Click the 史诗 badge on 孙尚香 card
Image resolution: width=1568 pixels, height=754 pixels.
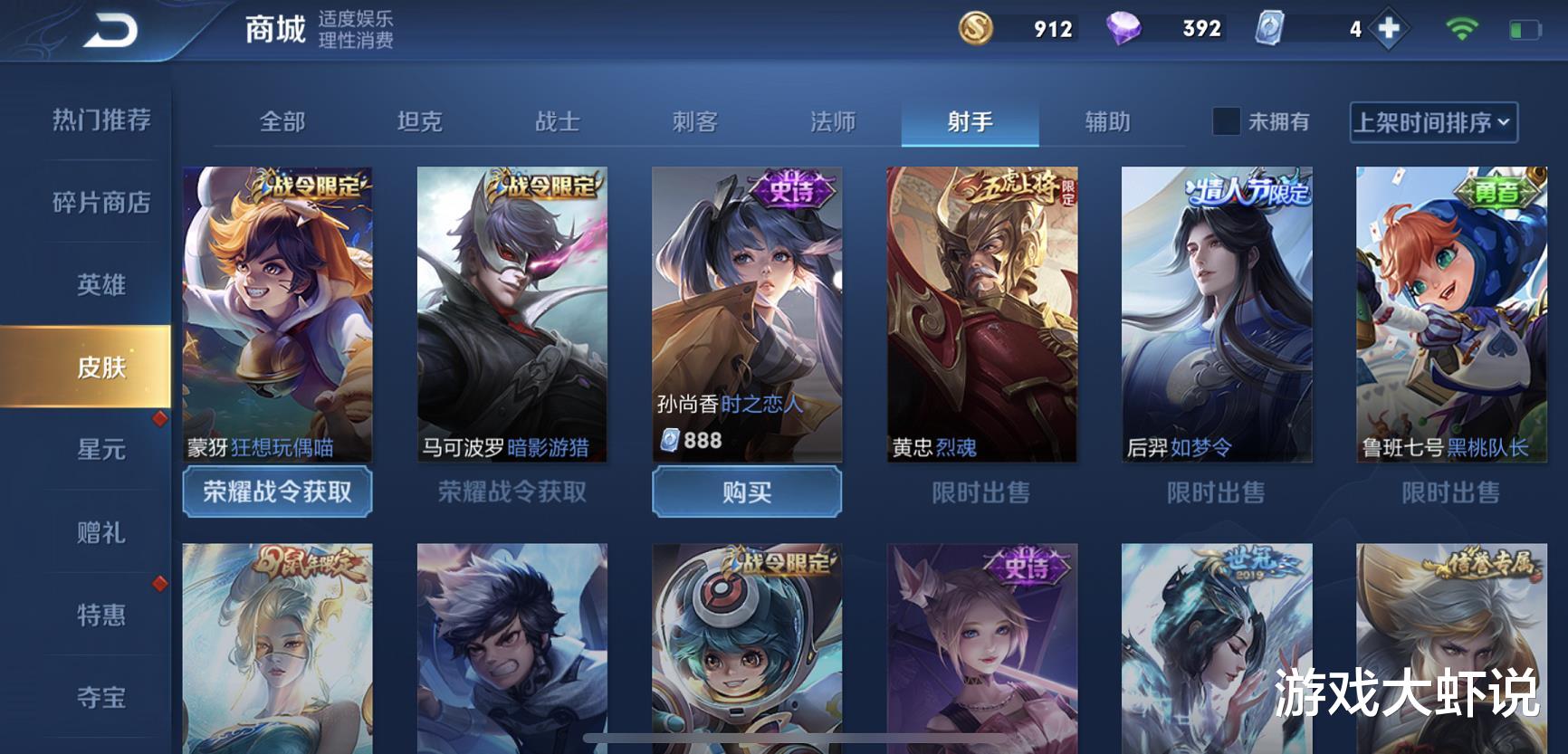coord(790,187)
